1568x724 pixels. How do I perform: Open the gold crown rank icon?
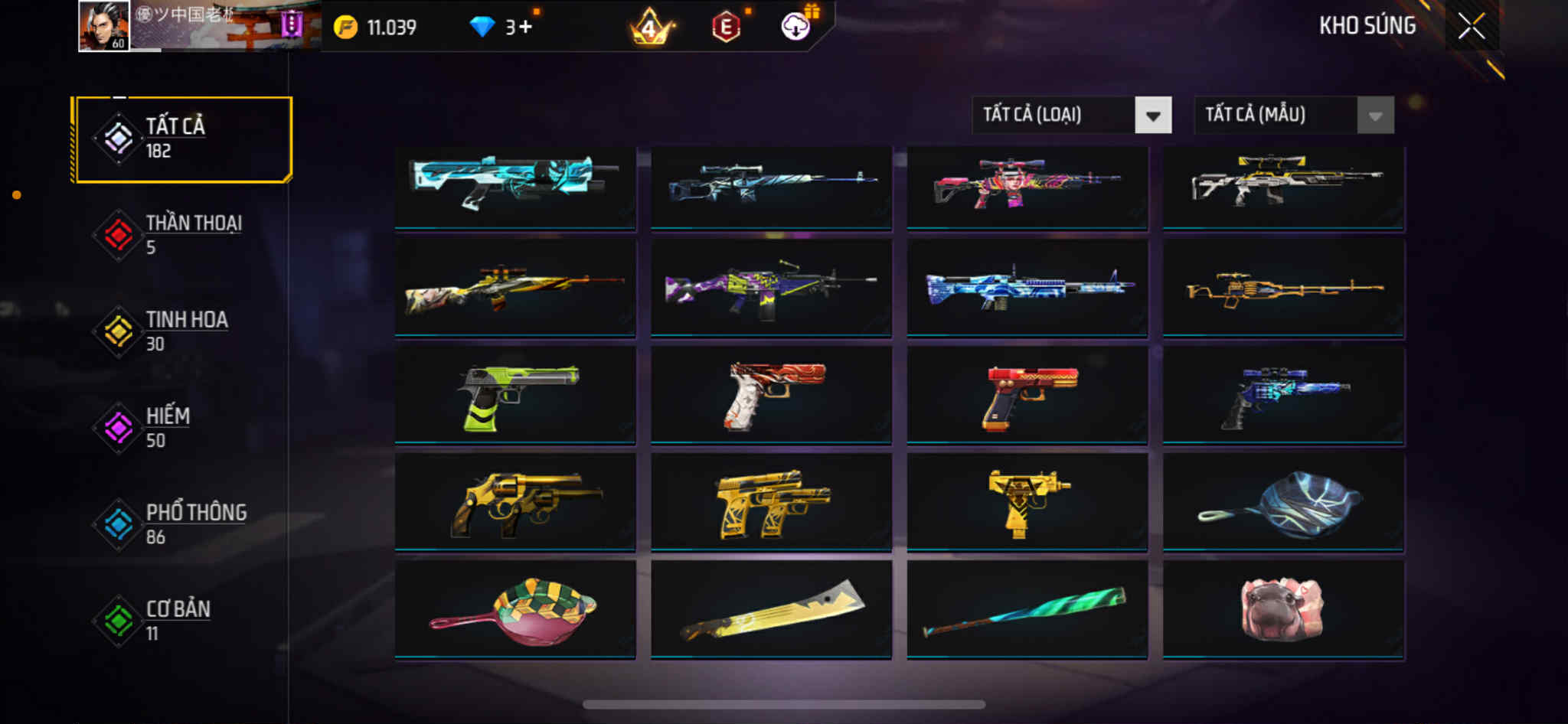(x=649, y=28)
